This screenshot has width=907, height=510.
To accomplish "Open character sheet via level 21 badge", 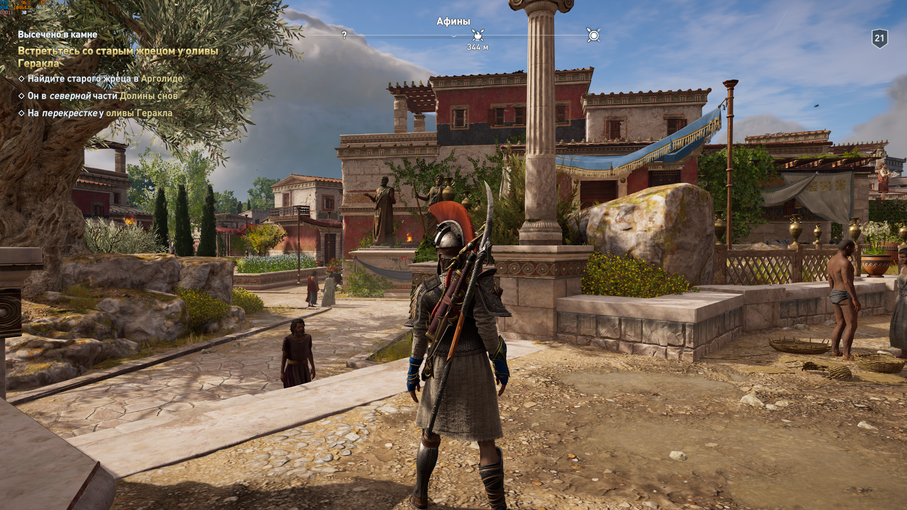I will pyautogui.click(x=879, y=38).
